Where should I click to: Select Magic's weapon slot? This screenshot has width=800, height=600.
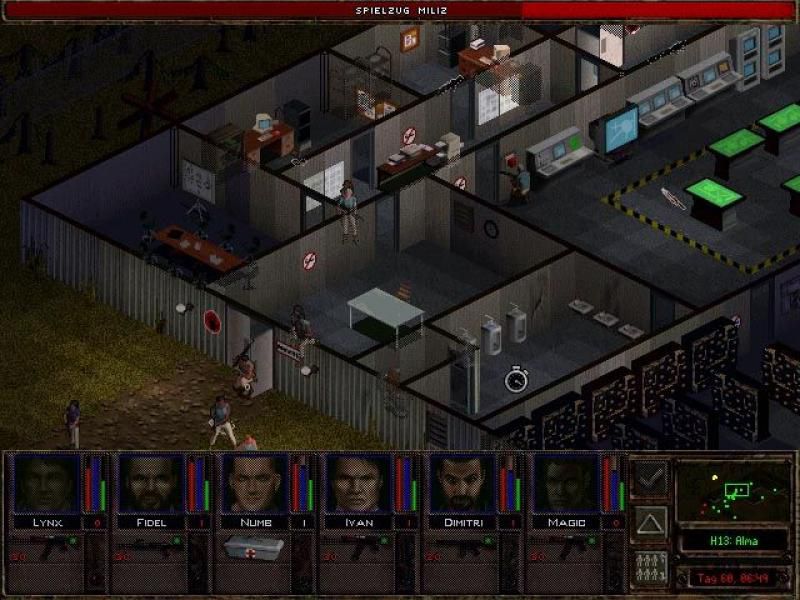pyautogui.click(x=566, y=547)
